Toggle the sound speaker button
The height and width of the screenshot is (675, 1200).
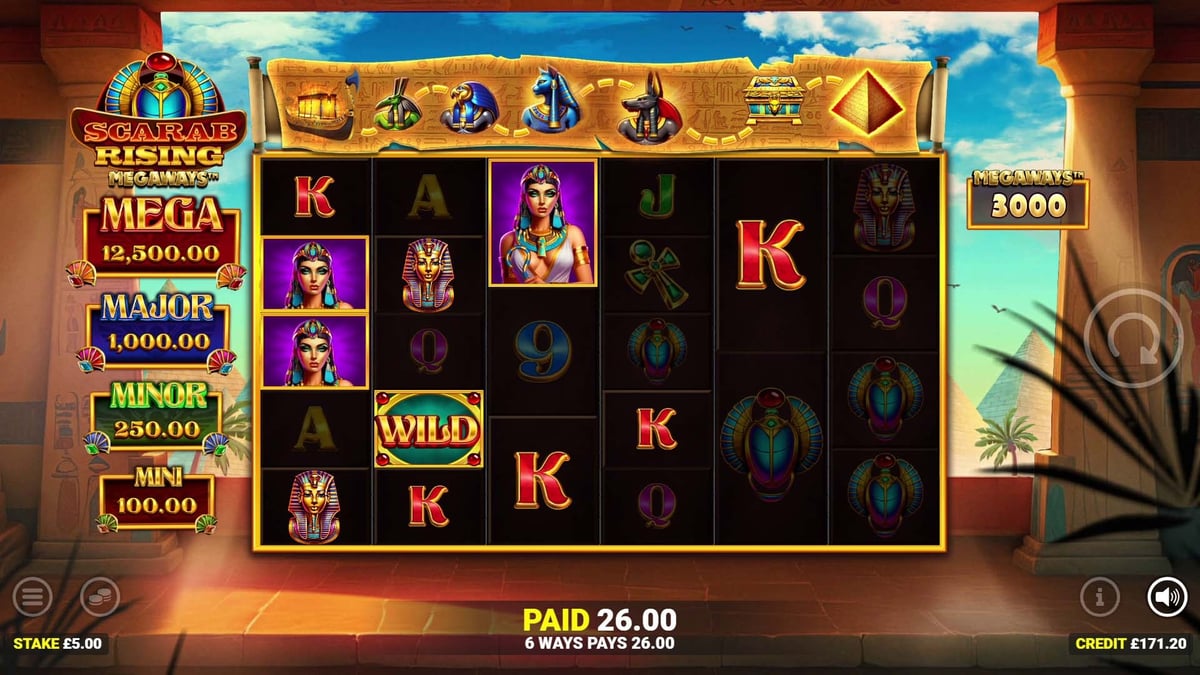pos(1166,598)
